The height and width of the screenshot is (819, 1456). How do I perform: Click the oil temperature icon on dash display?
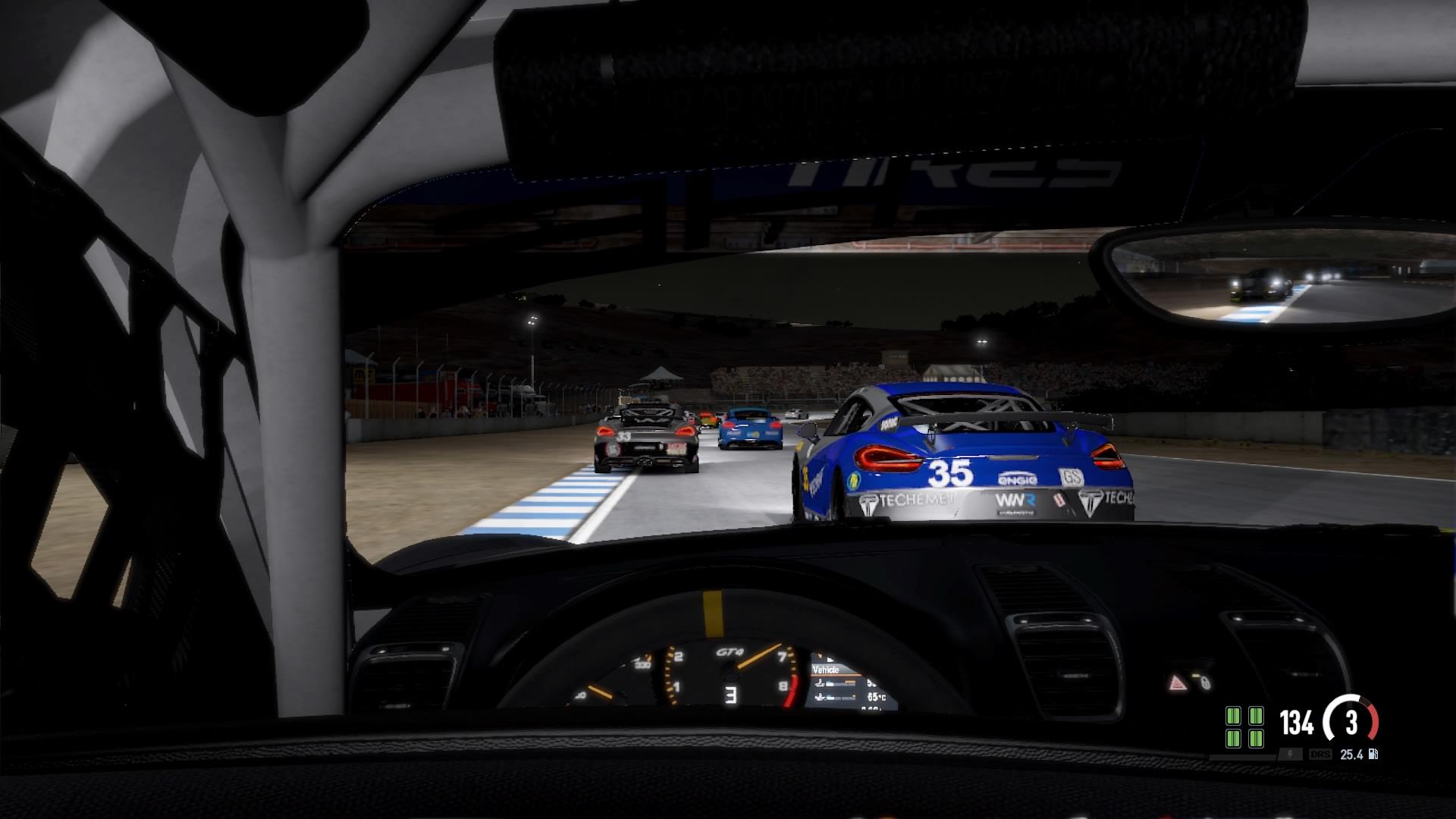(x=821, y=683)
